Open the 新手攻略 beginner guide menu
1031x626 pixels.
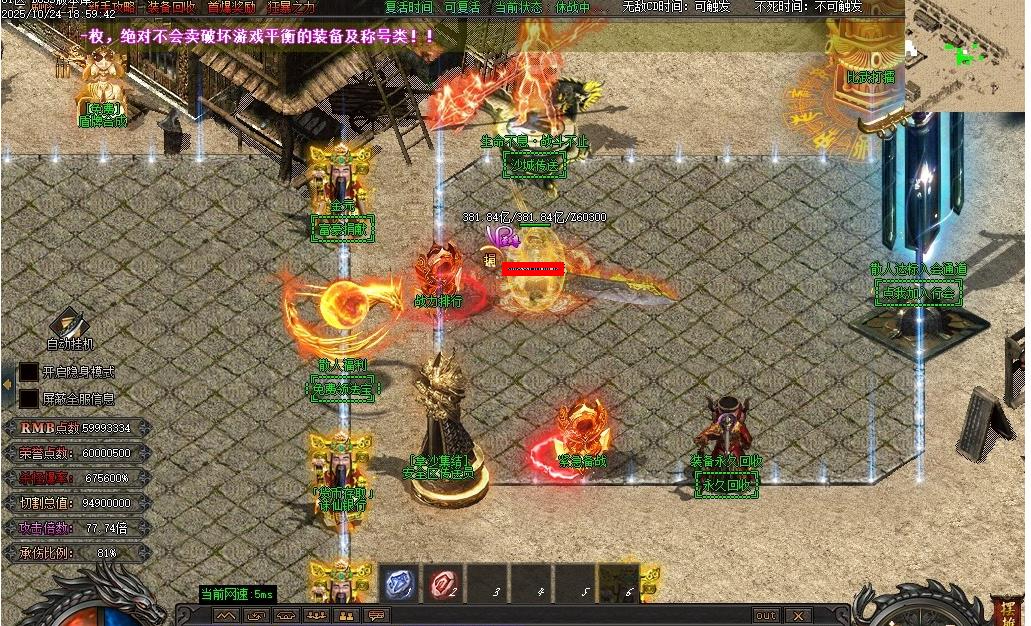111,7
